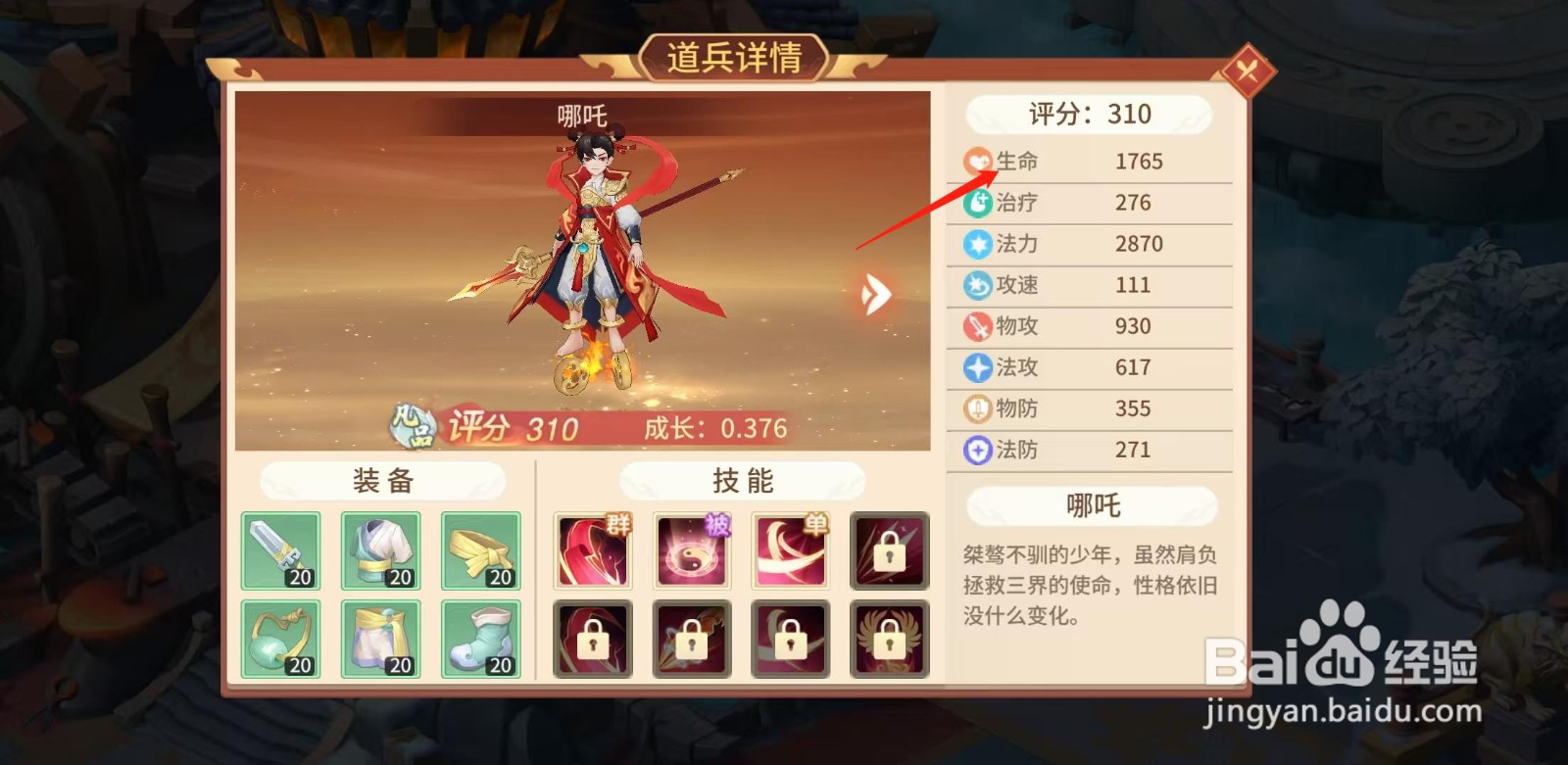The image size is (1568, 765).
Task: Open the 单 single-target slash skill
Action: pyautogui.click(x=790, y=550)
